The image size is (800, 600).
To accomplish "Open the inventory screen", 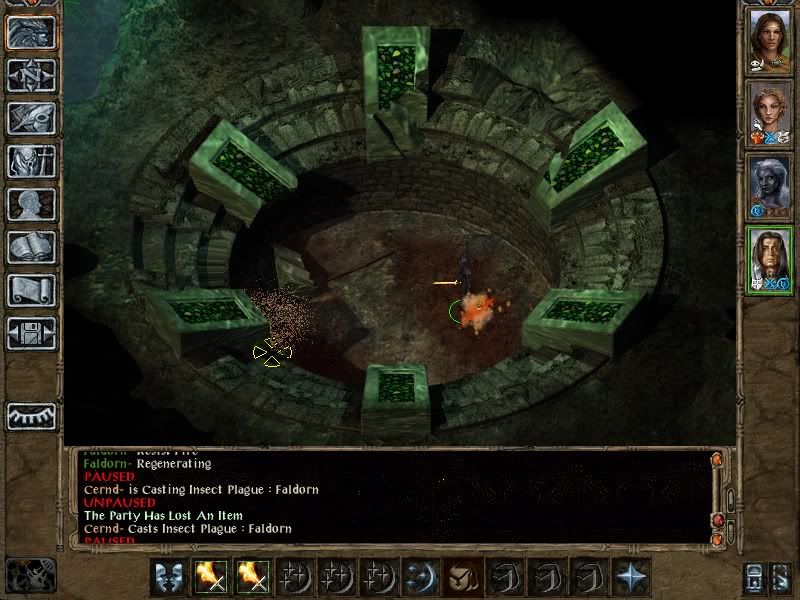I will [x=30, y=161].
